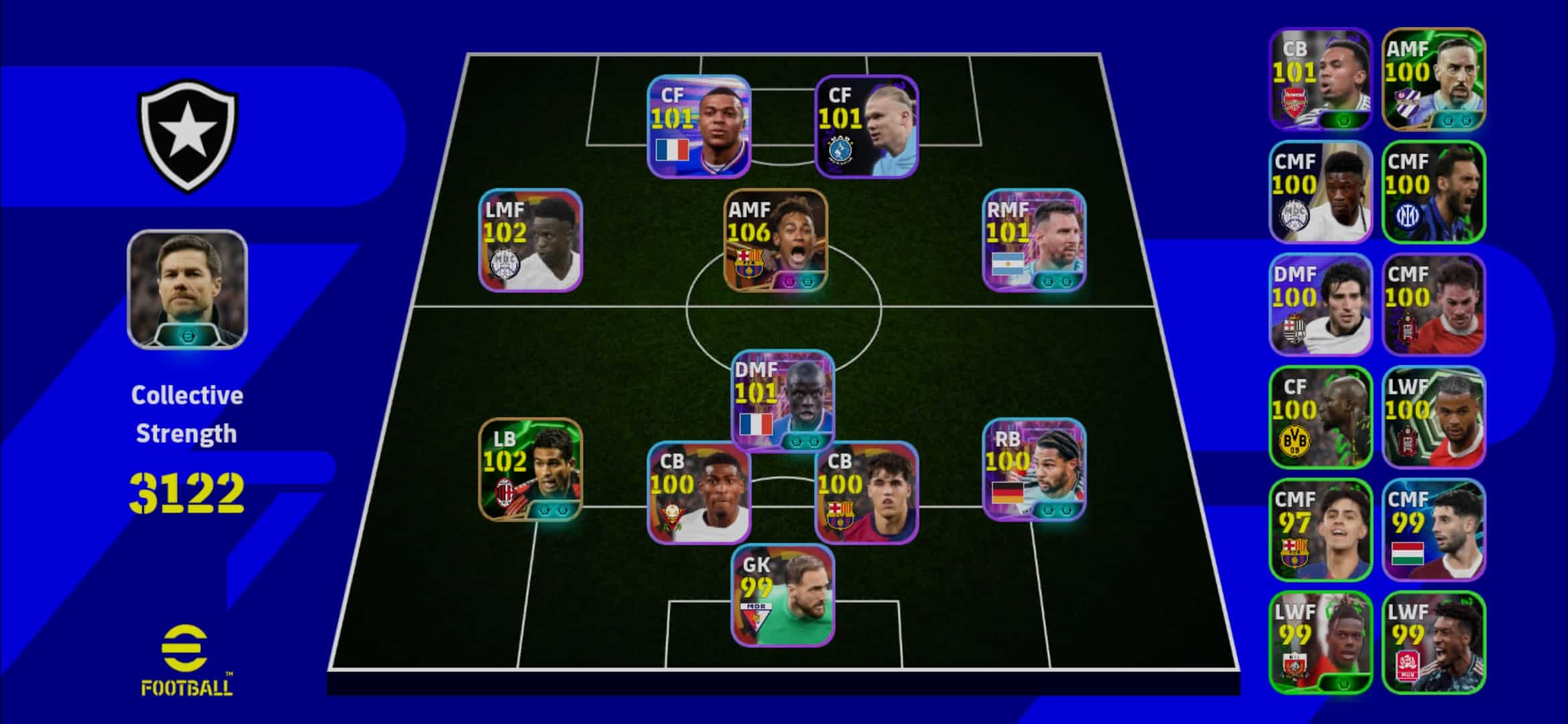Open the manager portrait card
The width and height of the screenshot is (1568, 724).
pyautogui.click(x=187, y=290)
